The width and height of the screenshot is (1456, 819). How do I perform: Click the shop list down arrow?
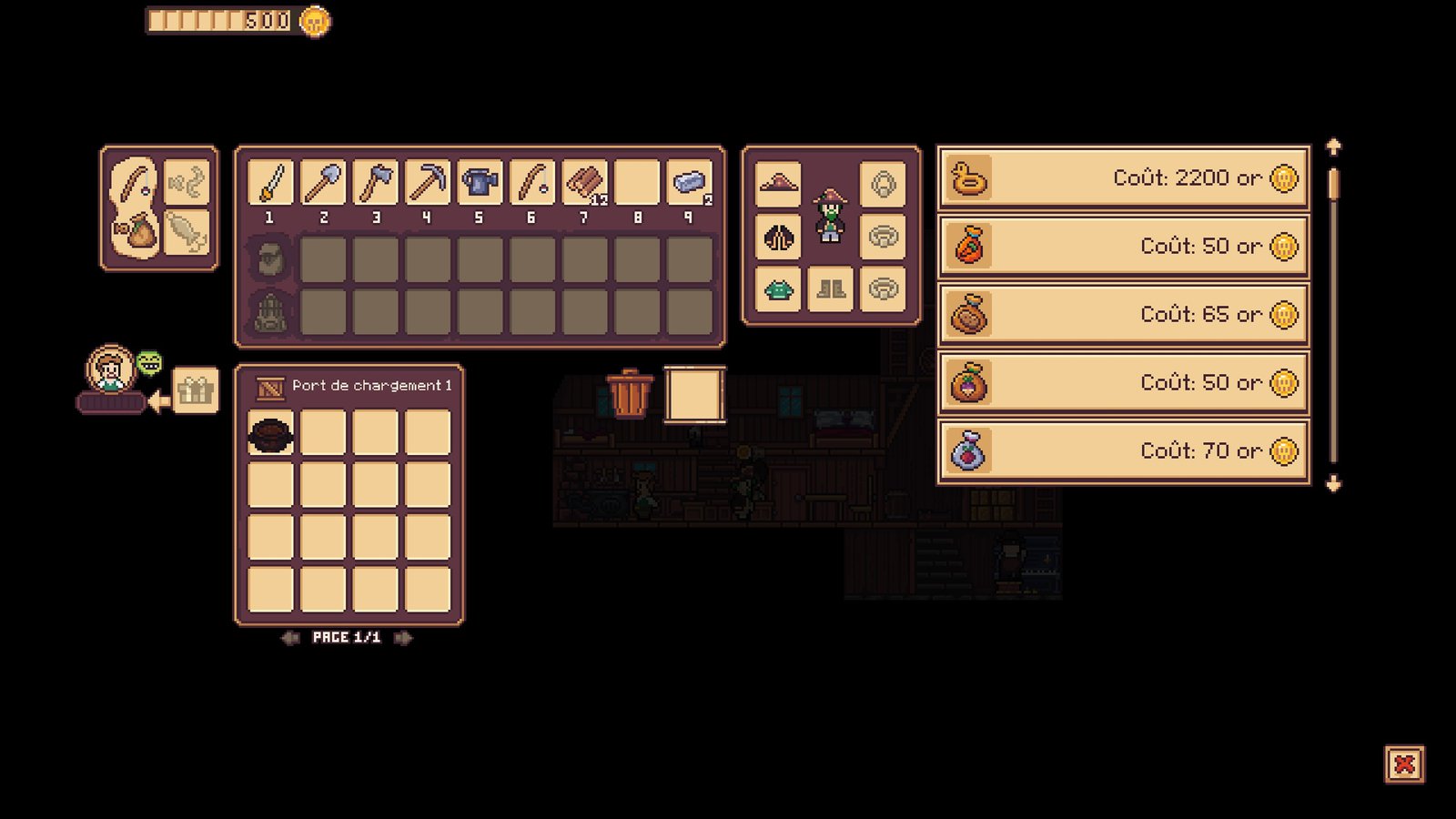coord(1333,484)
